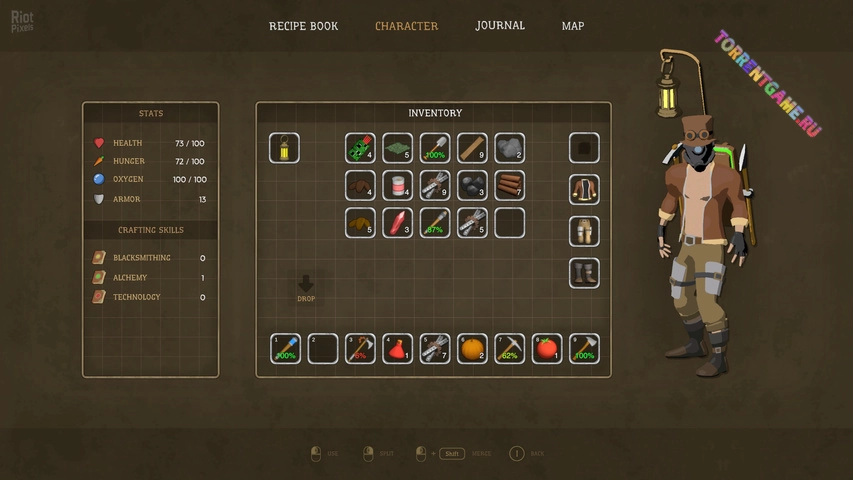Viewport: 853px width, 480px height.
Task: Pick the red potion flask hotbar slot
Action: pyautogui.click(x=398, y=348)
